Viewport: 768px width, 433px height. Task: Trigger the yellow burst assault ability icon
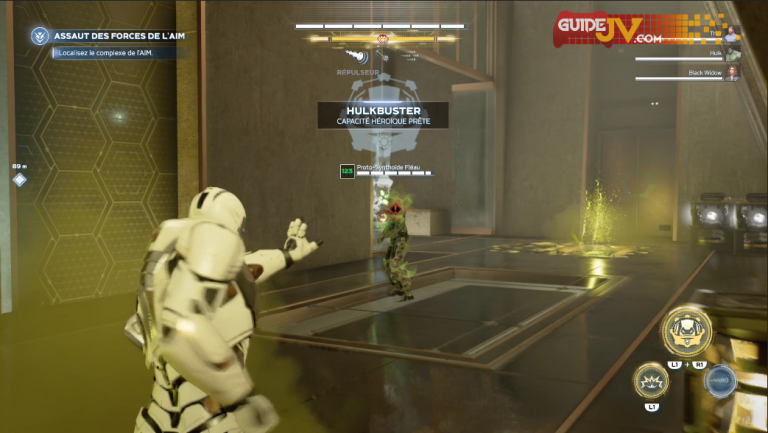(652, 381)
